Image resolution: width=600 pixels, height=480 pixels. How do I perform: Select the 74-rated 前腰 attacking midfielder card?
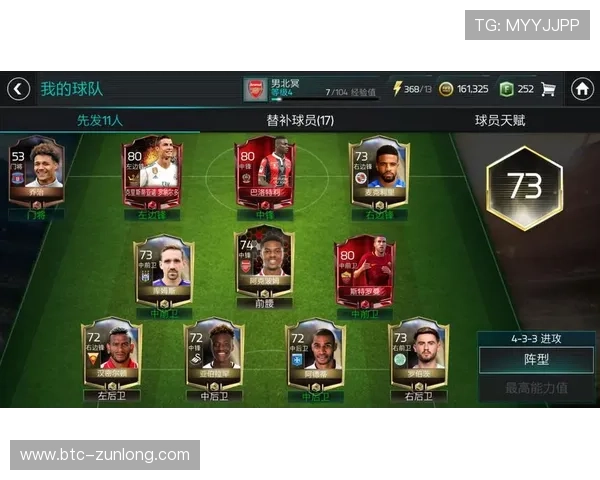[264, 261]
